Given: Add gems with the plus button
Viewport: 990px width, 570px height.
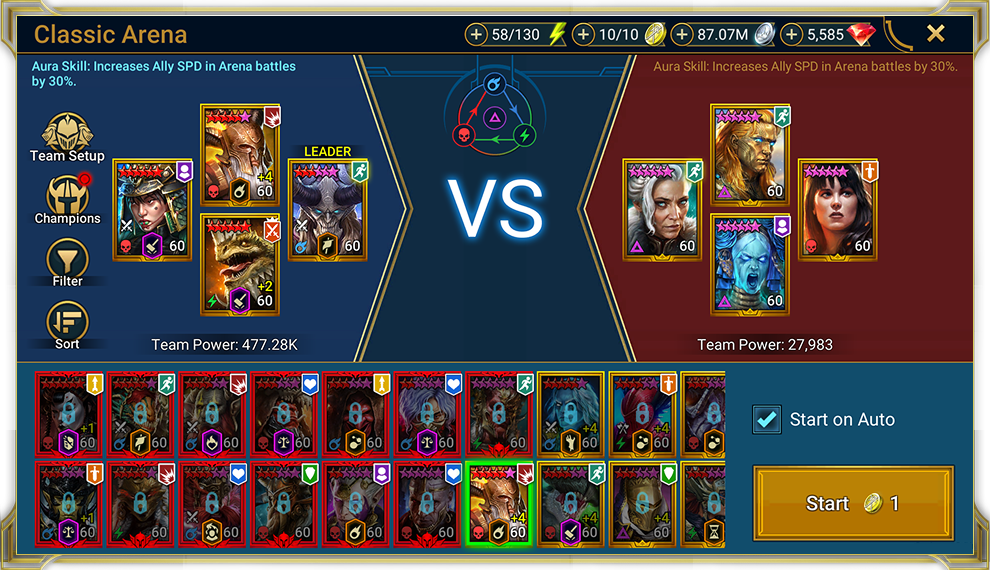Looking at the screenshot, I should click(792, 35).
